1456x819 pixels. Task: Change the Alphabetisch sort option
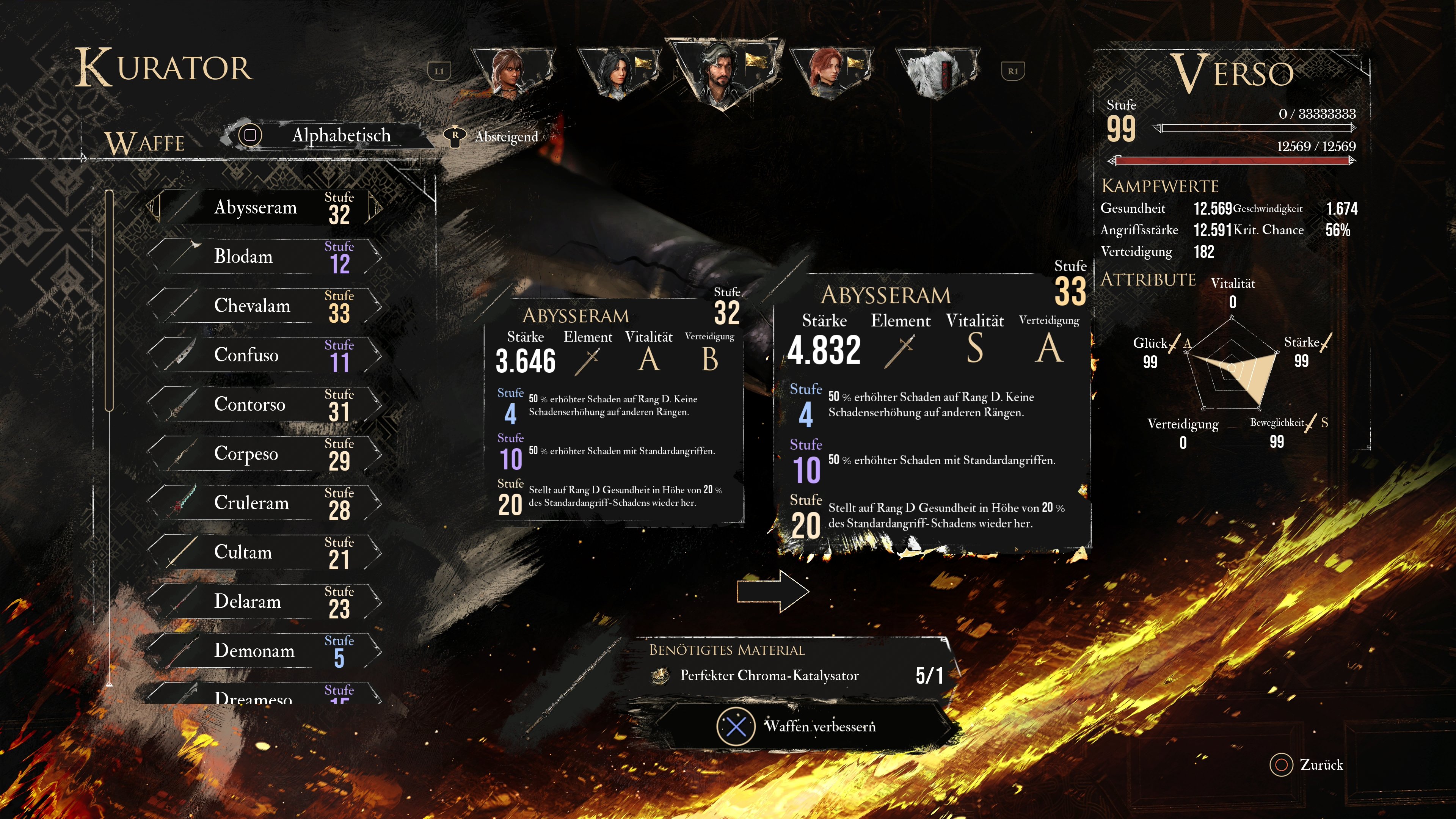click(x=328, y=136)
